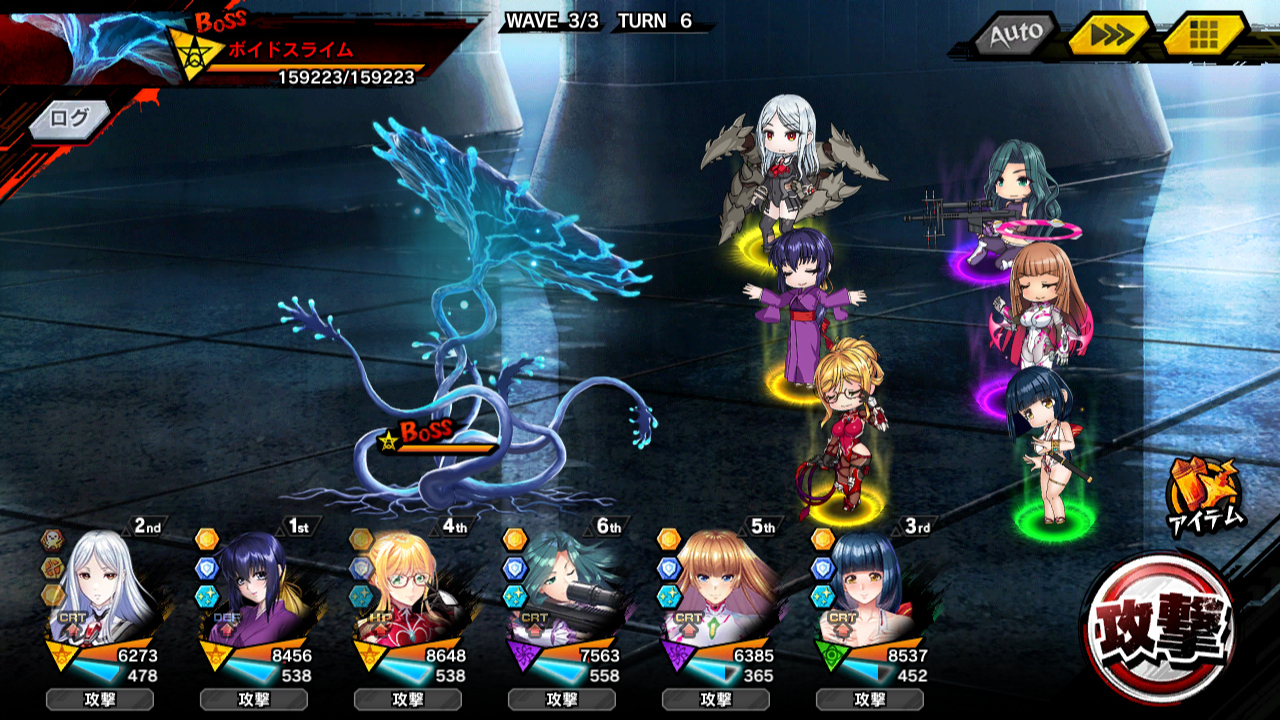
Task: Click 攻撃 command under the 2nd-order character
Action: pyautogui.click(x=99, y=699)
